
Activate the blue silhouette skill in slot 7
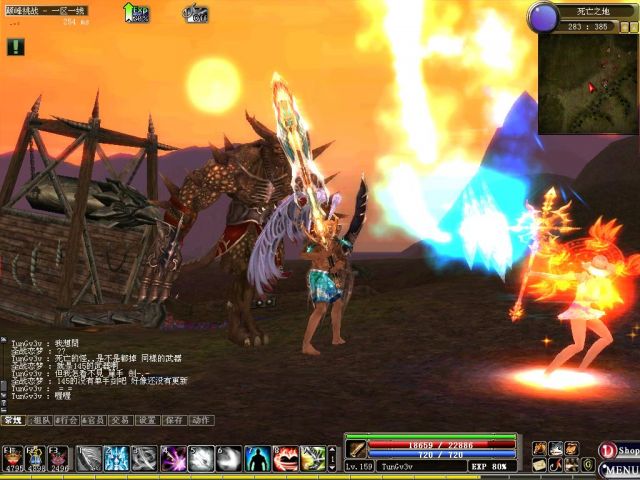point(258,458)
